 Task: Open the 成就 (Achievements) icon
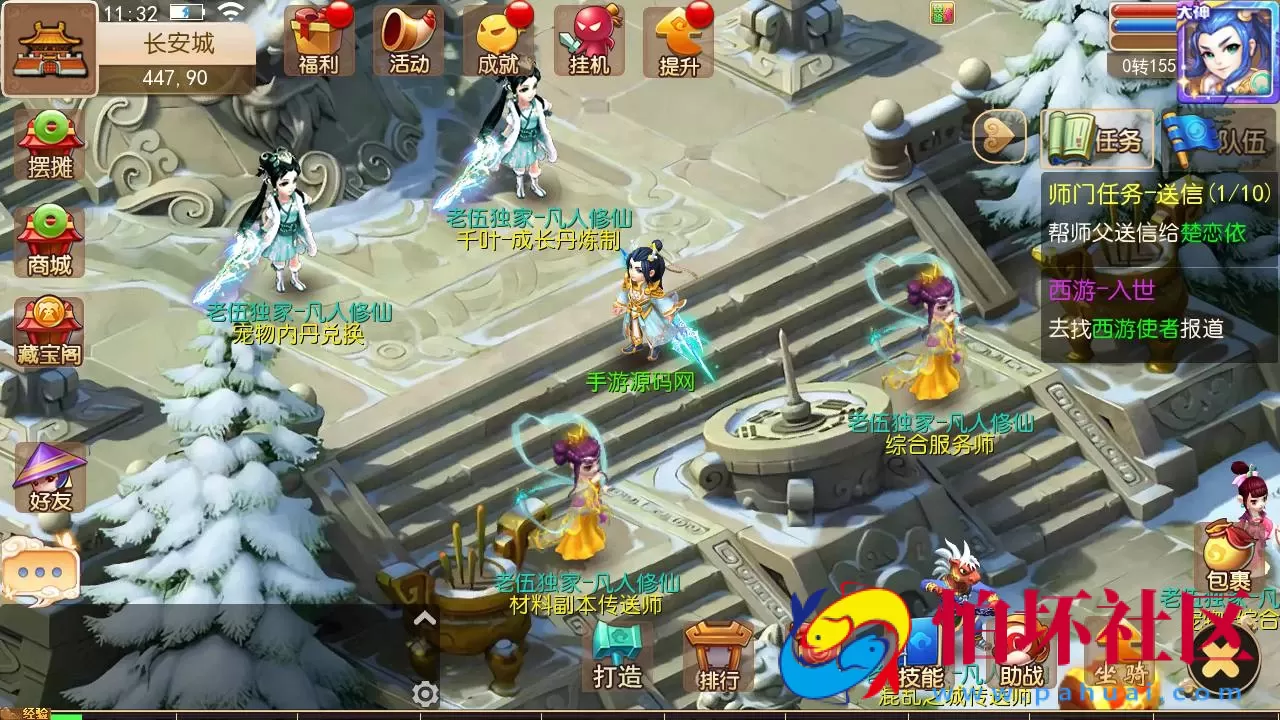pyautogui.click(x=499, y=40)
